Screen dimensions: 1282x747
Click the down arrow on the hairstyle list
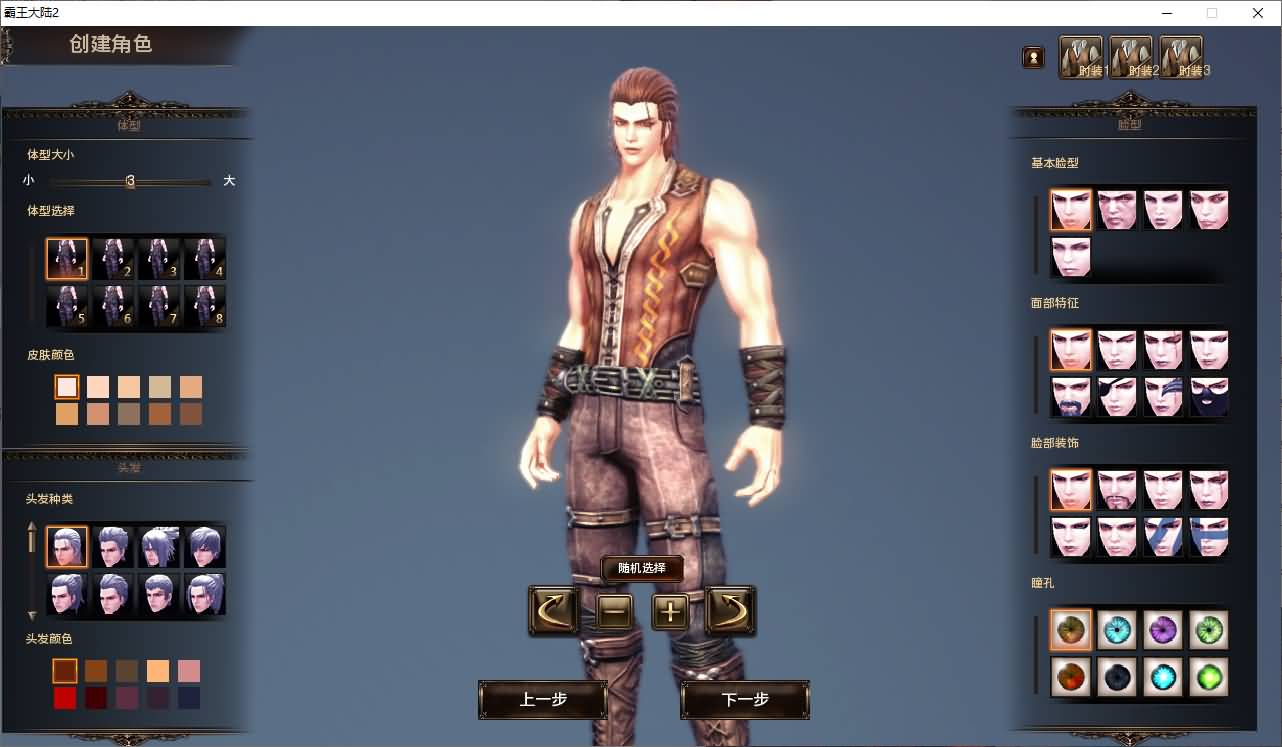coord(33,618)
